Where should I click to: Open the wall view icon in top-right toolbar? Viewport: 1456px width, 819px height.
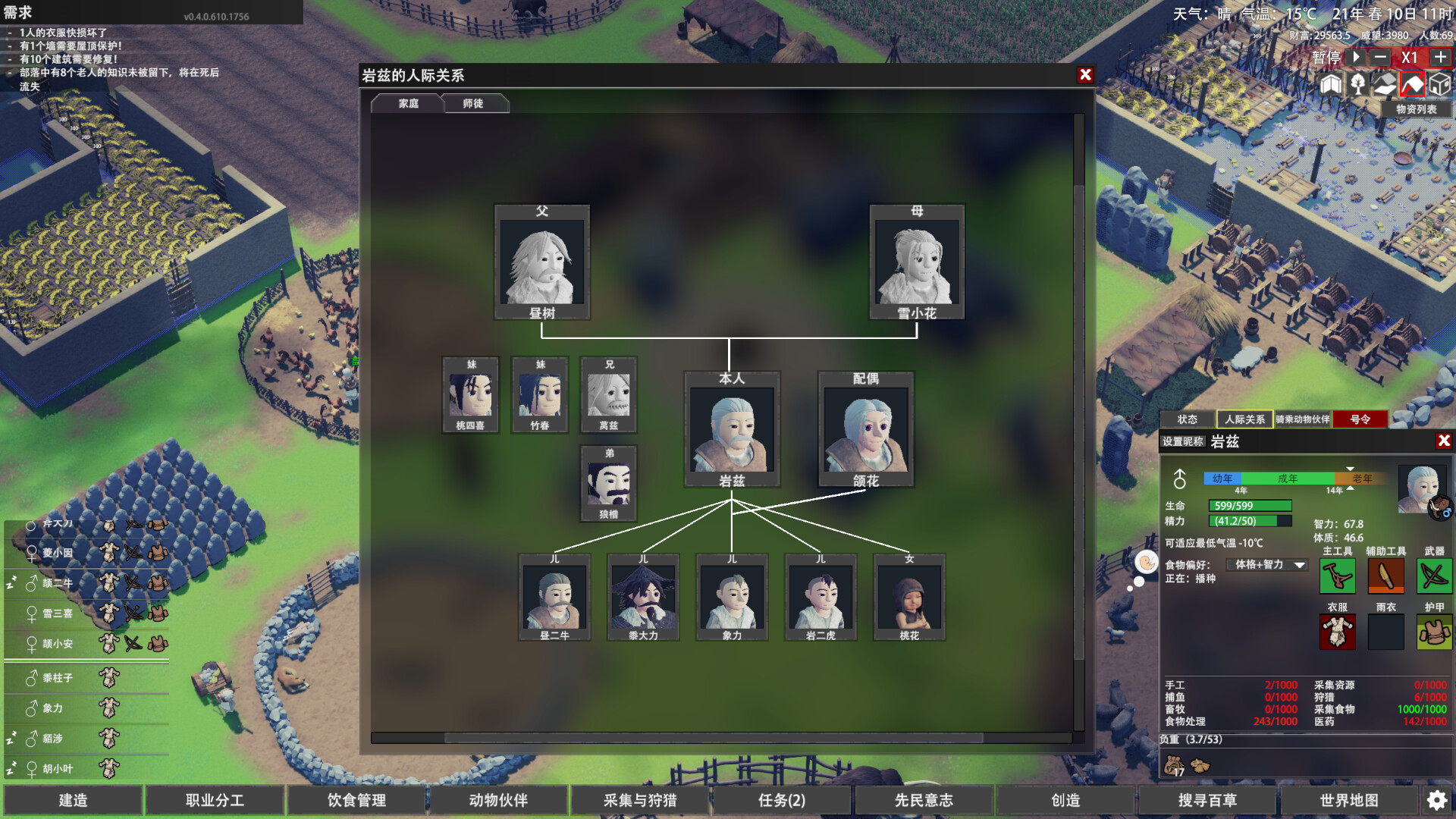pyautogui.click(x=1331, y=84)
